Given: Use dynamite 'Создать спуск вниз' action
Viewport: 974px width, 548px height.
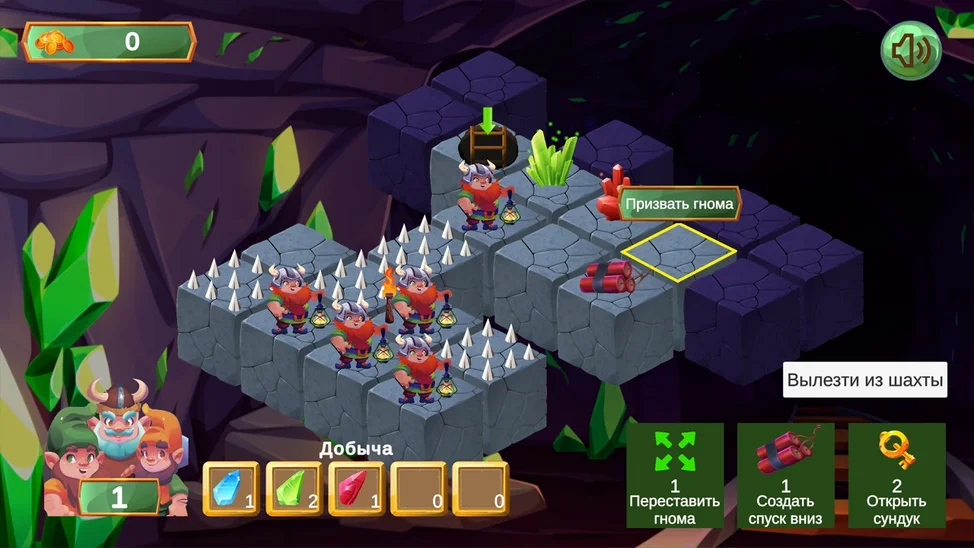Looking at the screenshot, I should pos(785,475).
